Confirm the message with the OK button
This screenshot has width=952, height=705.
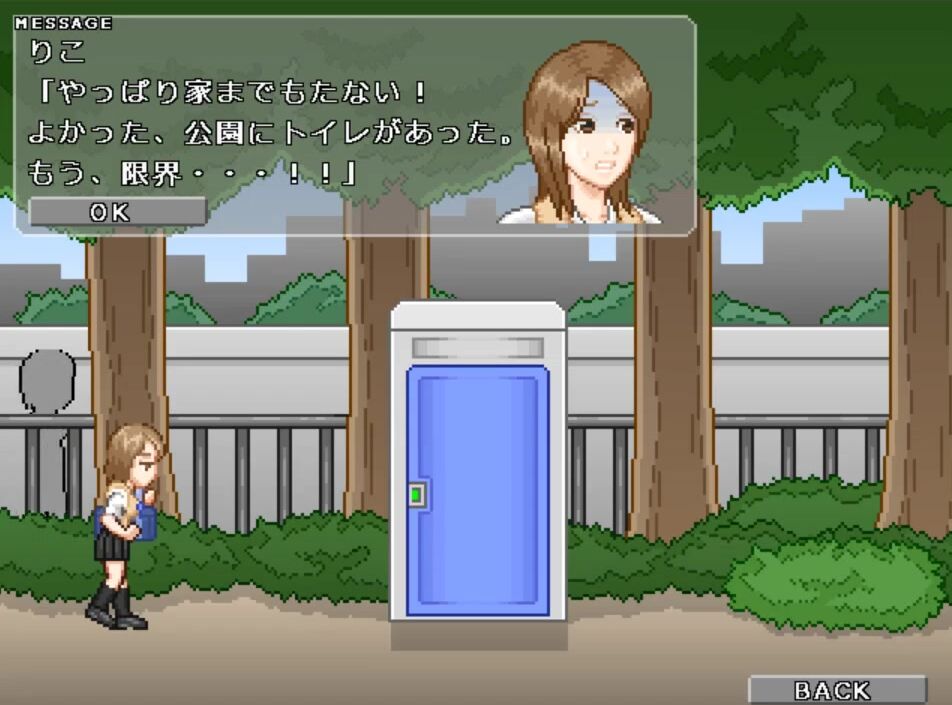118,212
